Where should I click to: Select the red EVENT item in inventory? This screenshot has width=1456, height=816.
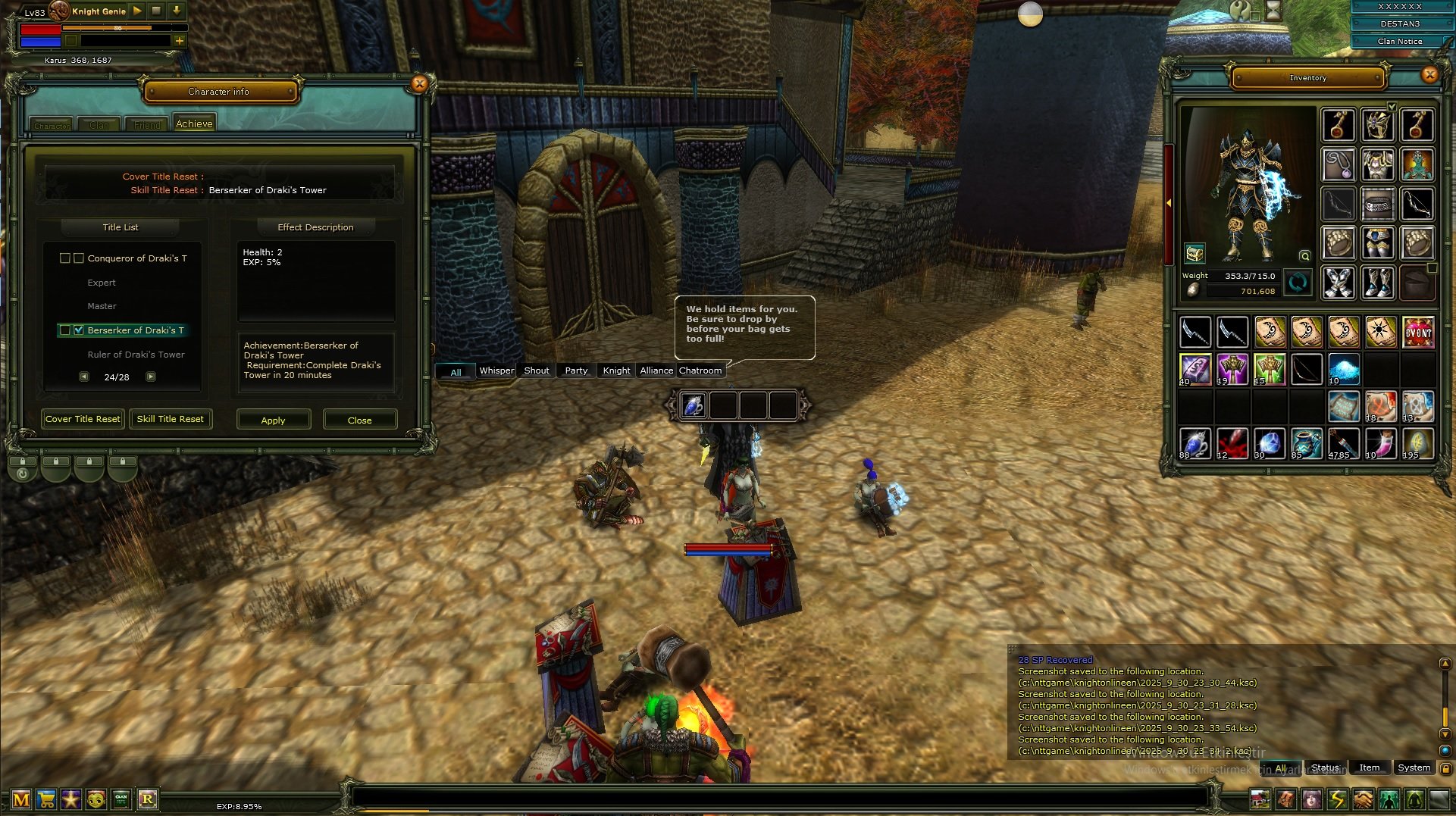[1418, 332]
